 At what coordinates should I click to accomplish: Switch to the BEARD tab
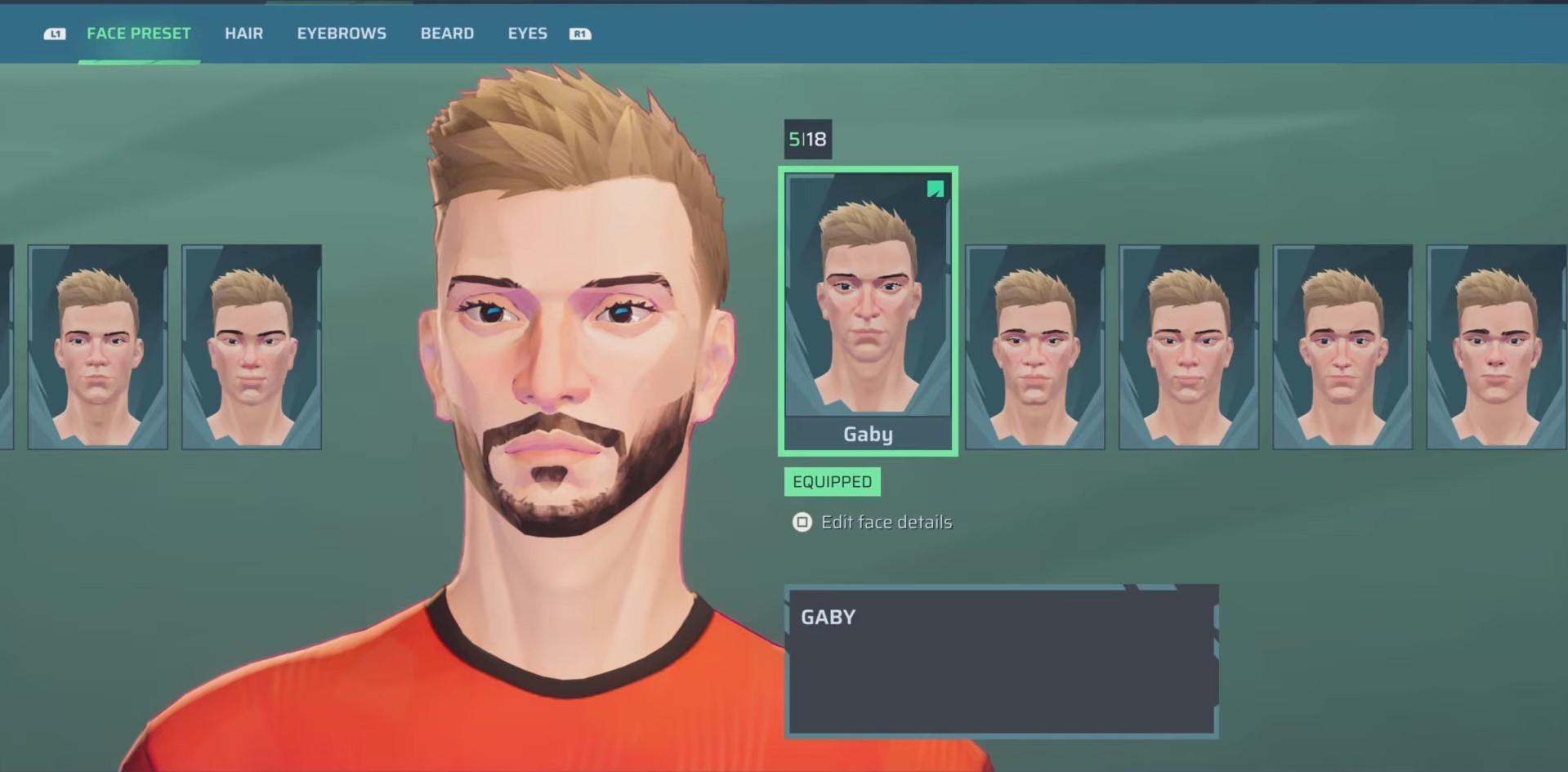pyautogui.click(x=447, y=33)
